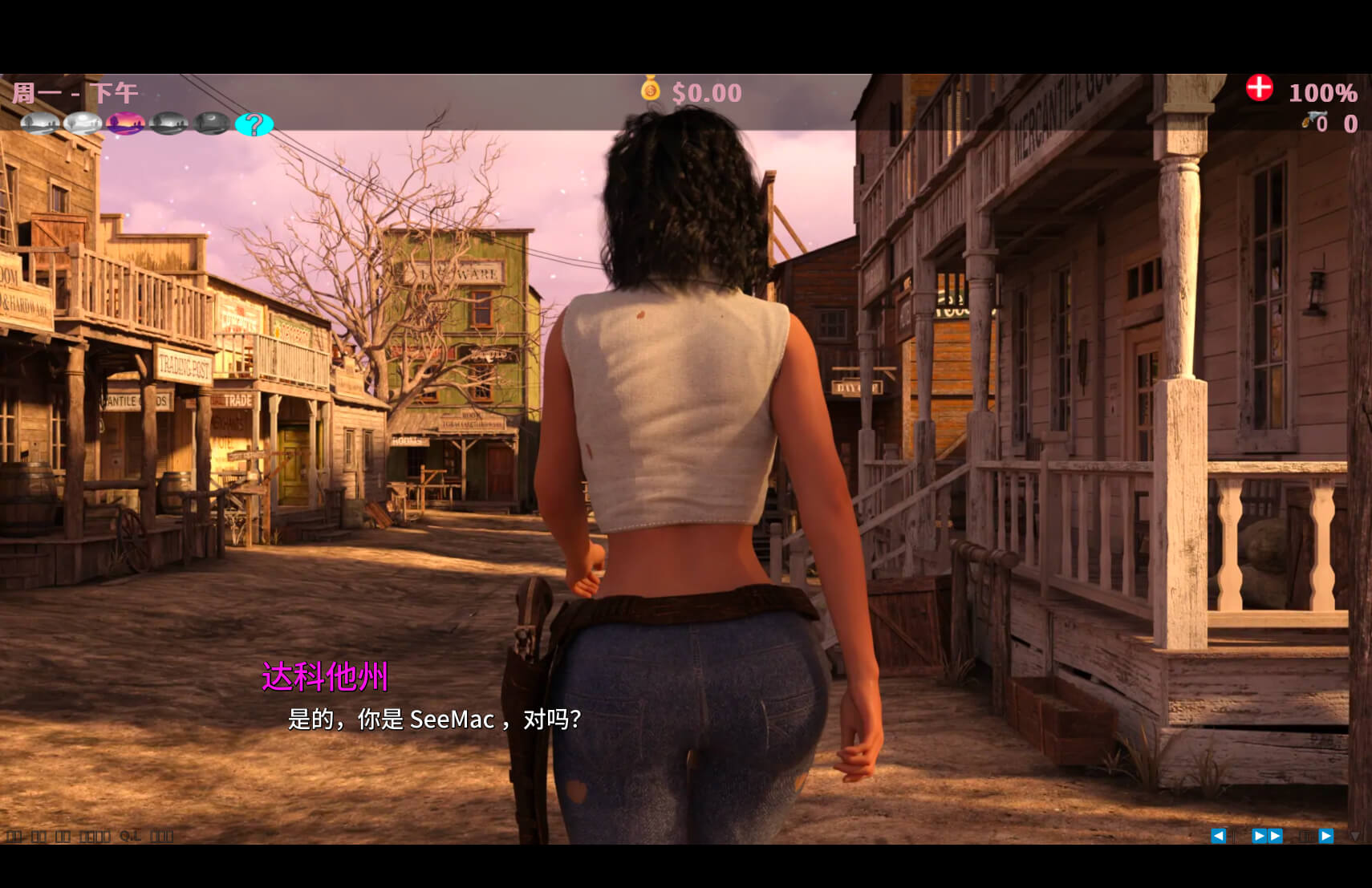The height and width of the screenshot is (888, 1372).
Task: Click the red cross health icon
Action: click(1259, 87)
